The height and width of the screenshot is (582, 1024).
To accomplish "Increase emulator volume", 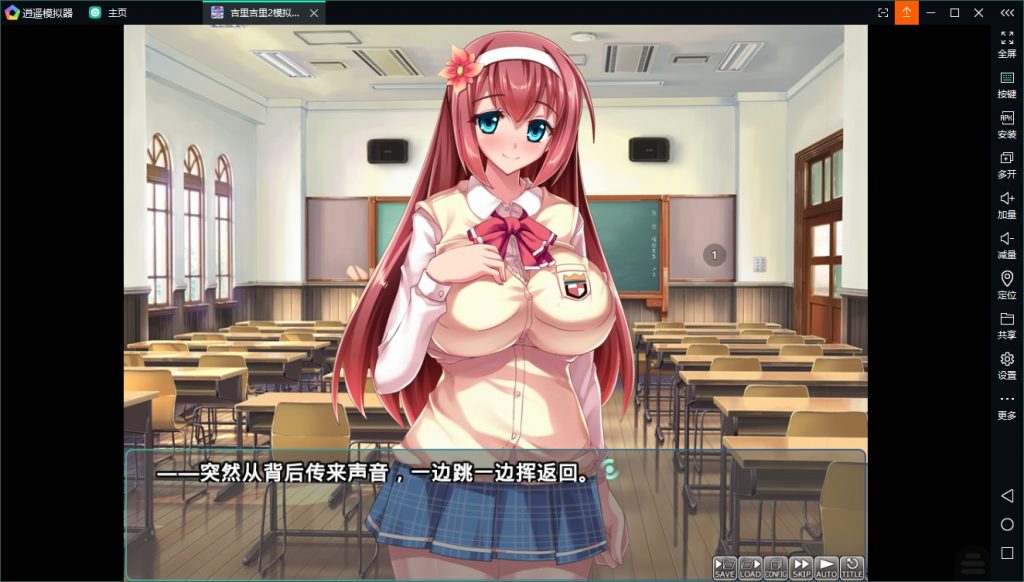I will pos(1007,203).
